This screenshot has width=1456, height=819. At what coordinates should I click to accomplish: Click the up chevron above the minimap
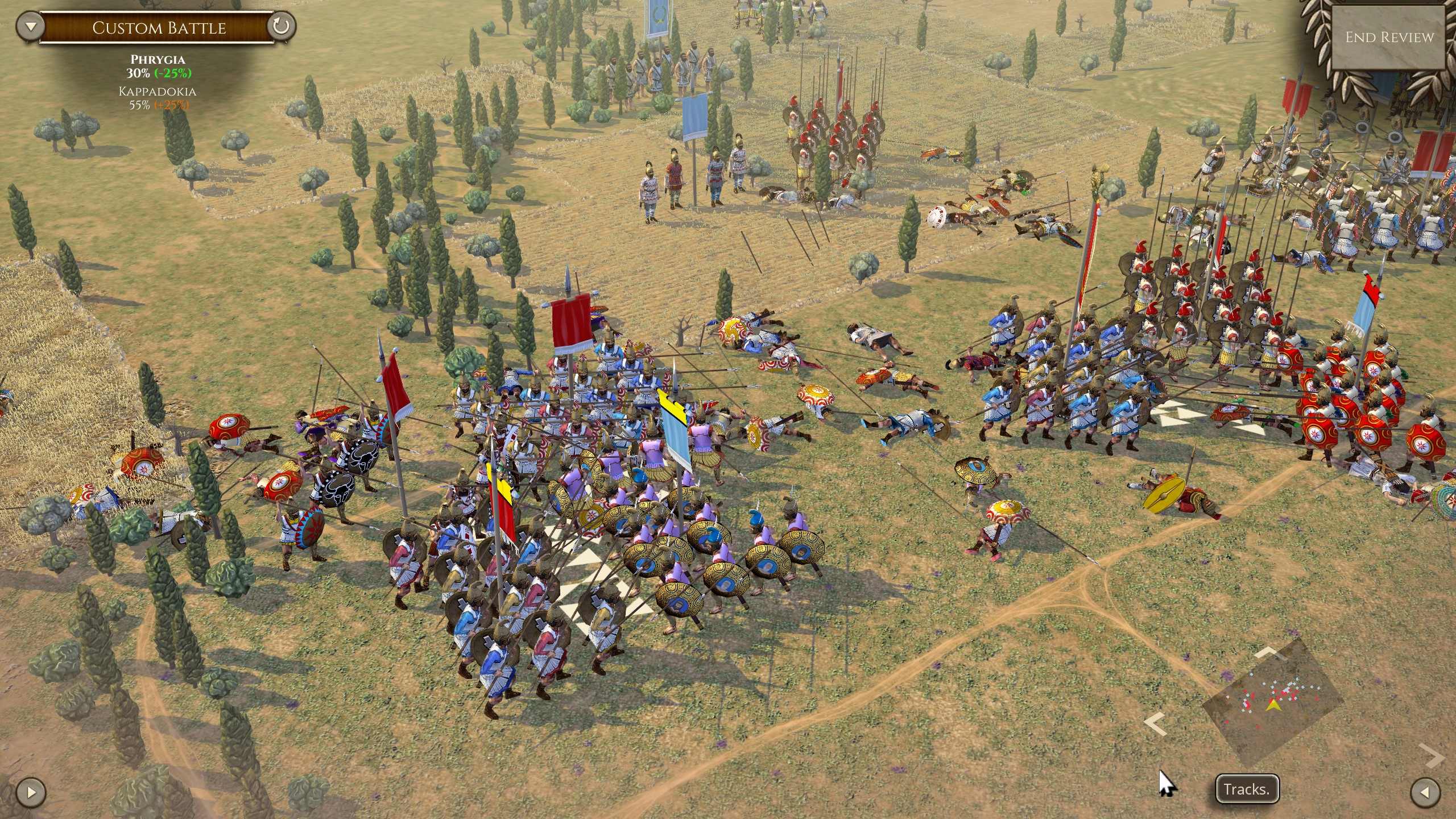pos(1270,652)
